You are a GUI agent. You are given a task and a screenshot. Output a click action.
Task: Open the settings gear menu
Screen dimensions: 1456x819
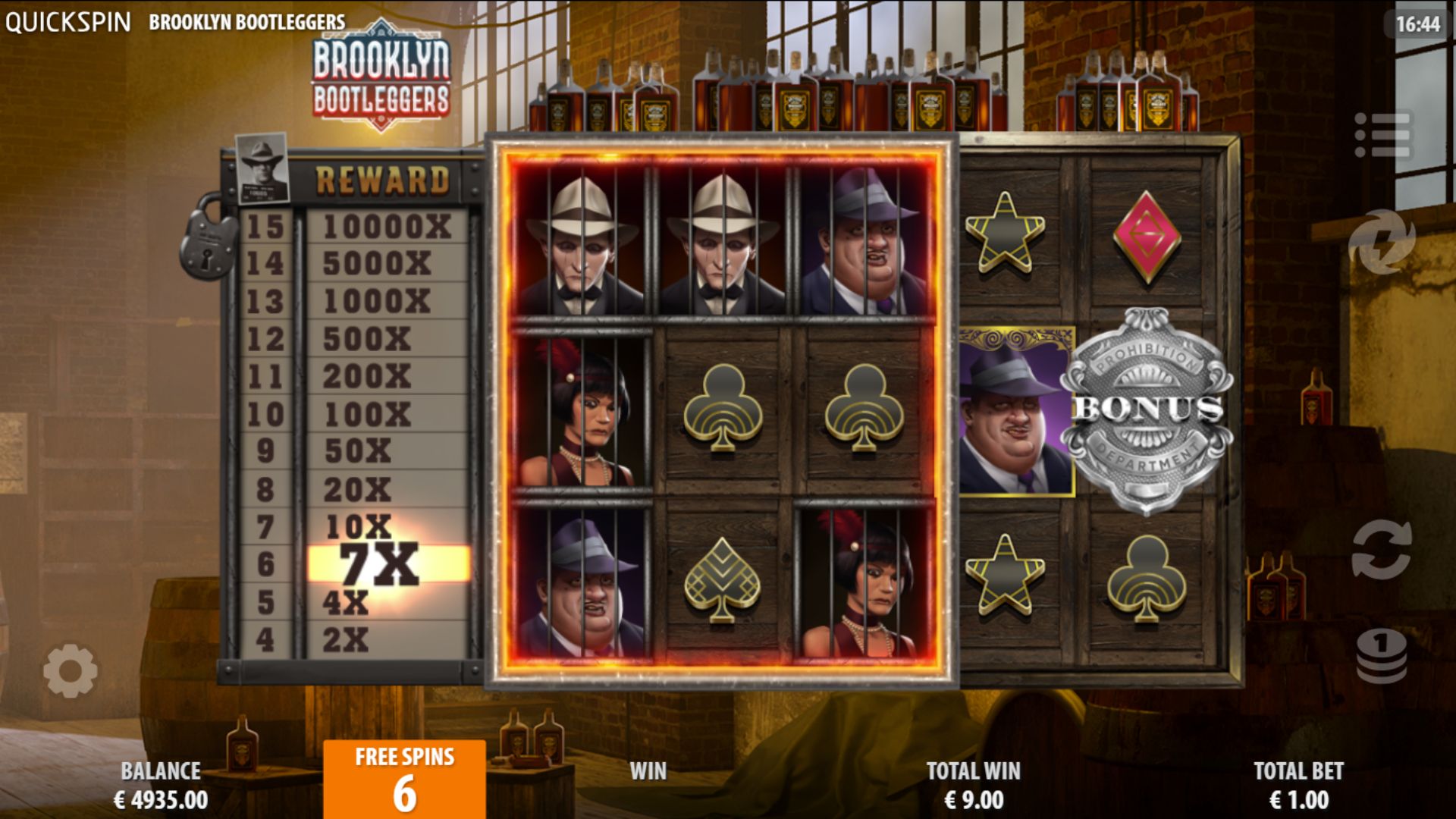pos(70,670)
